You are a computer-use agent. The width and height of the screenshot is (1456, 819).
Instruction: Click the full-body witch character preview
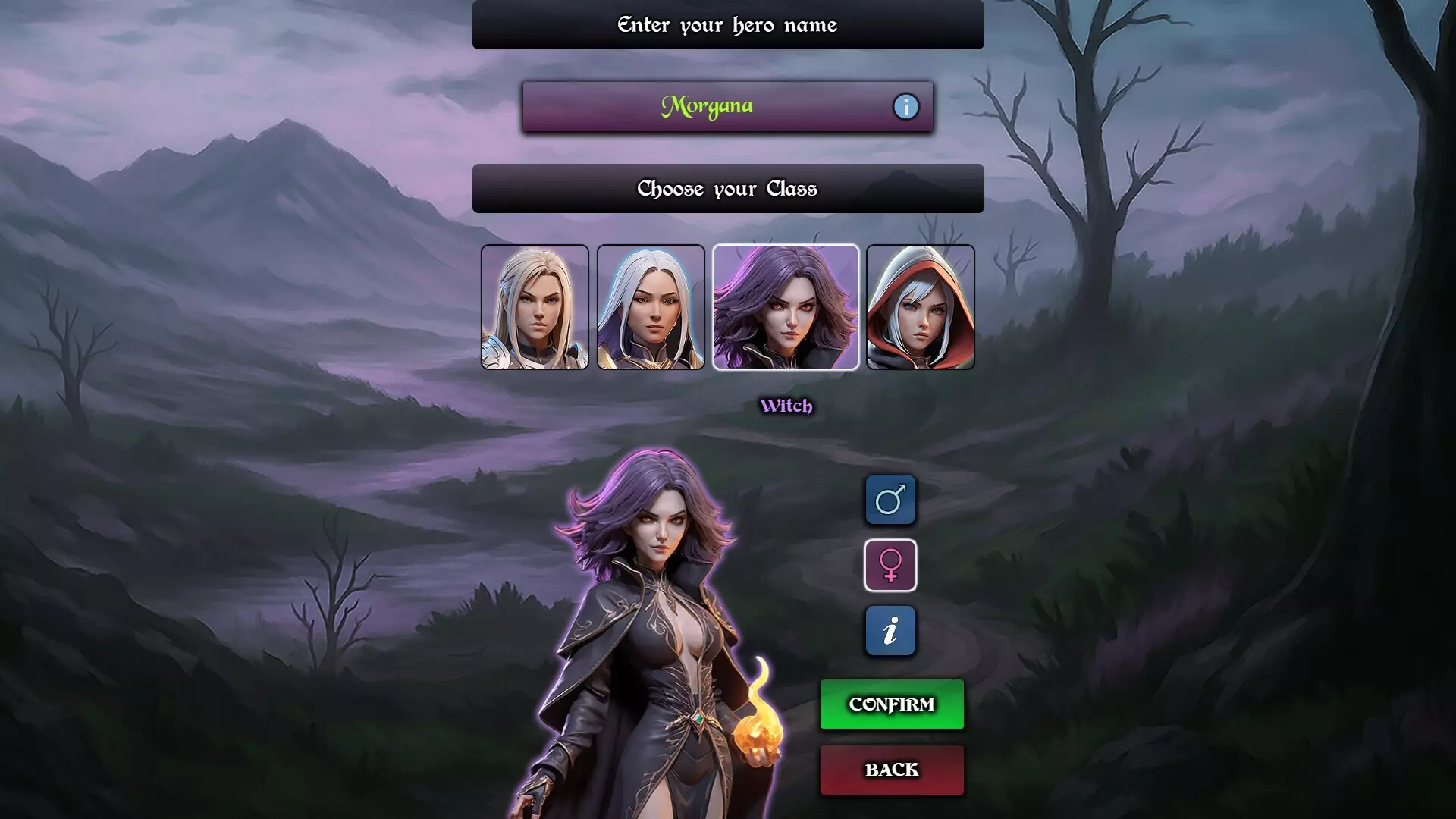click(x=667, y=629)
